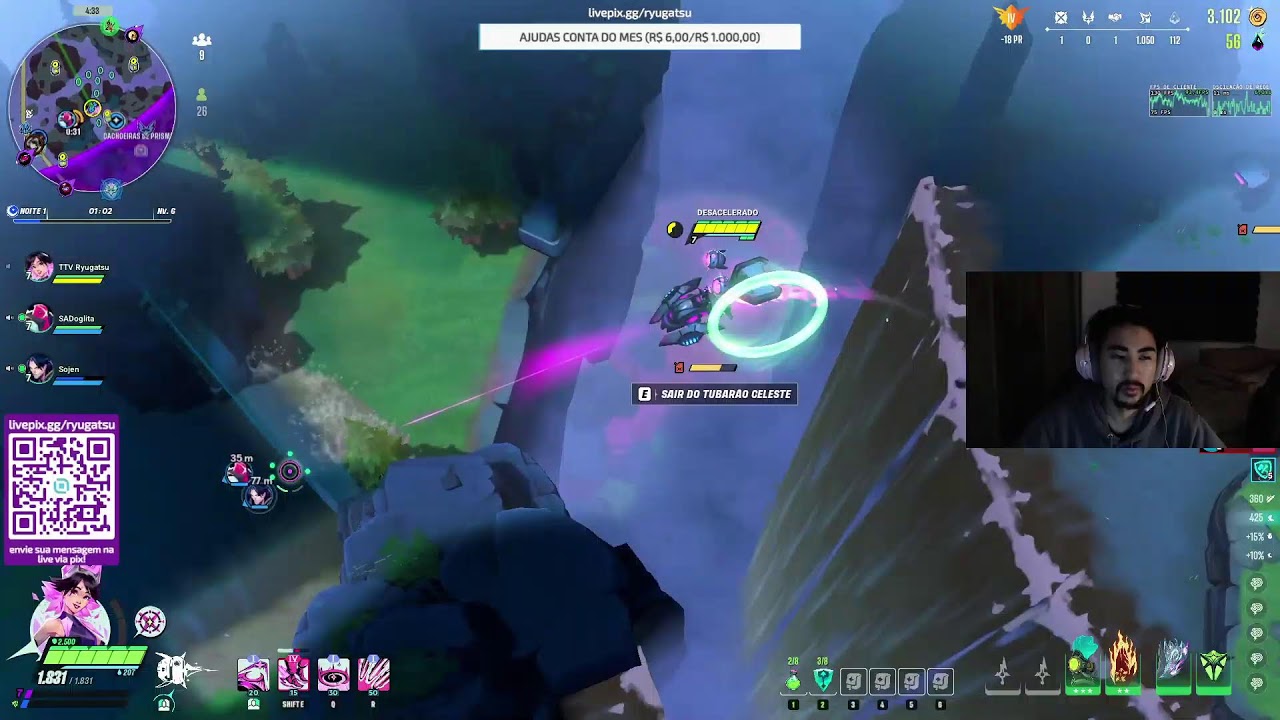Click the circular minimap
This screenshot has width=1280, height=720.
[92, 108]
